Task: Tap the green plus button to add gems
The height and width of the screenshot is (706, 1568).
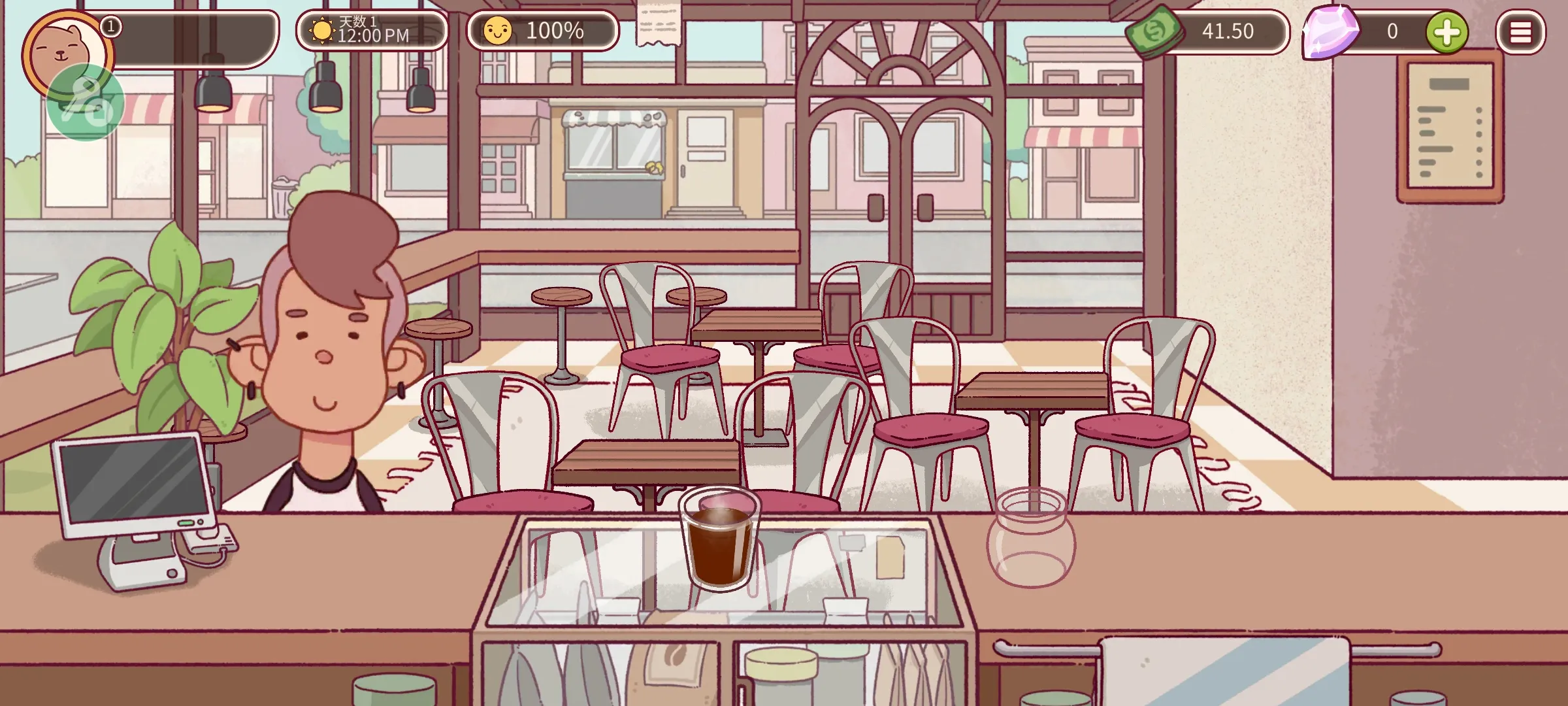Action: tap(1446, 32)
